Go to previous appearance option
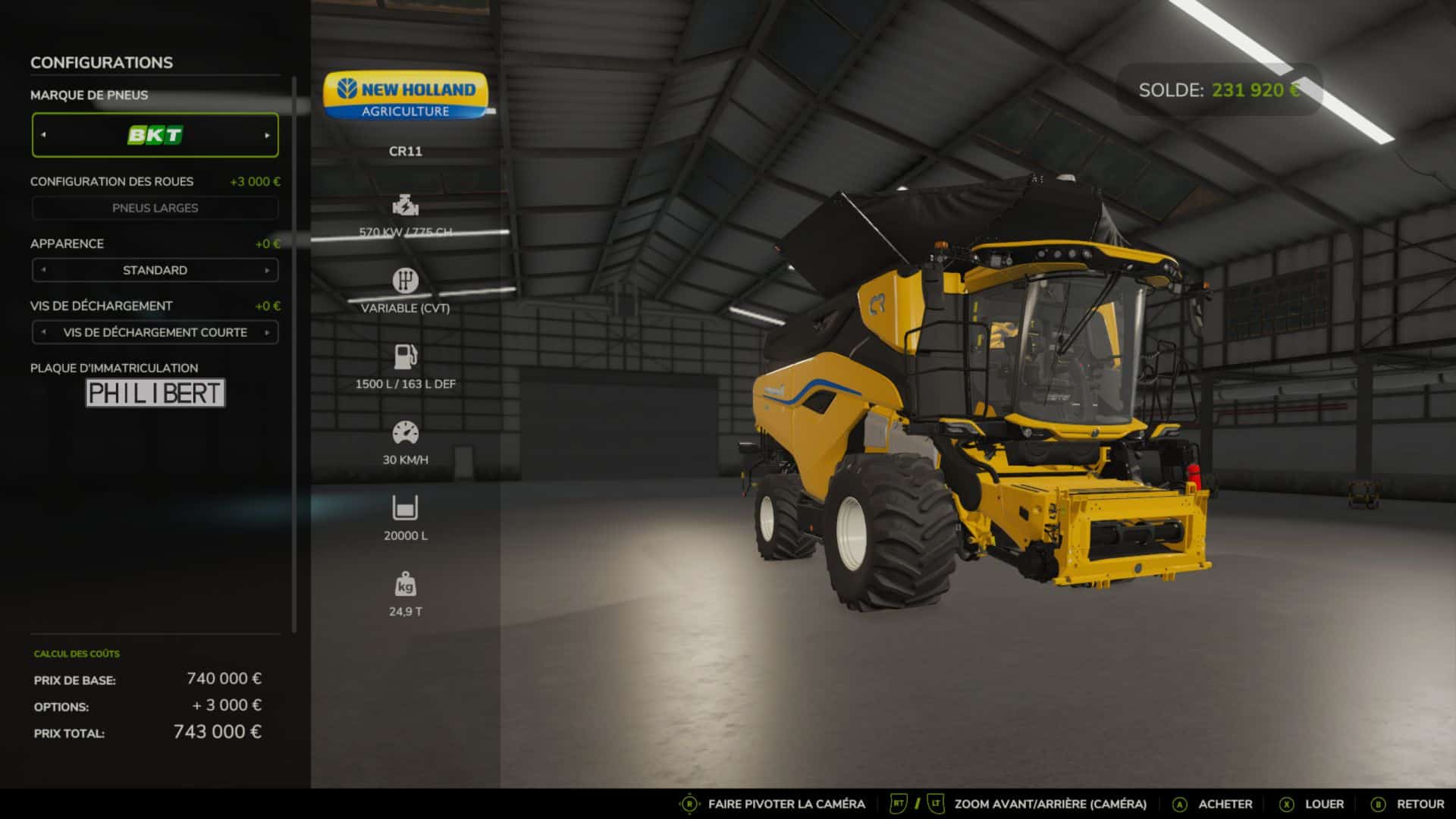 (x=43, y=270)
